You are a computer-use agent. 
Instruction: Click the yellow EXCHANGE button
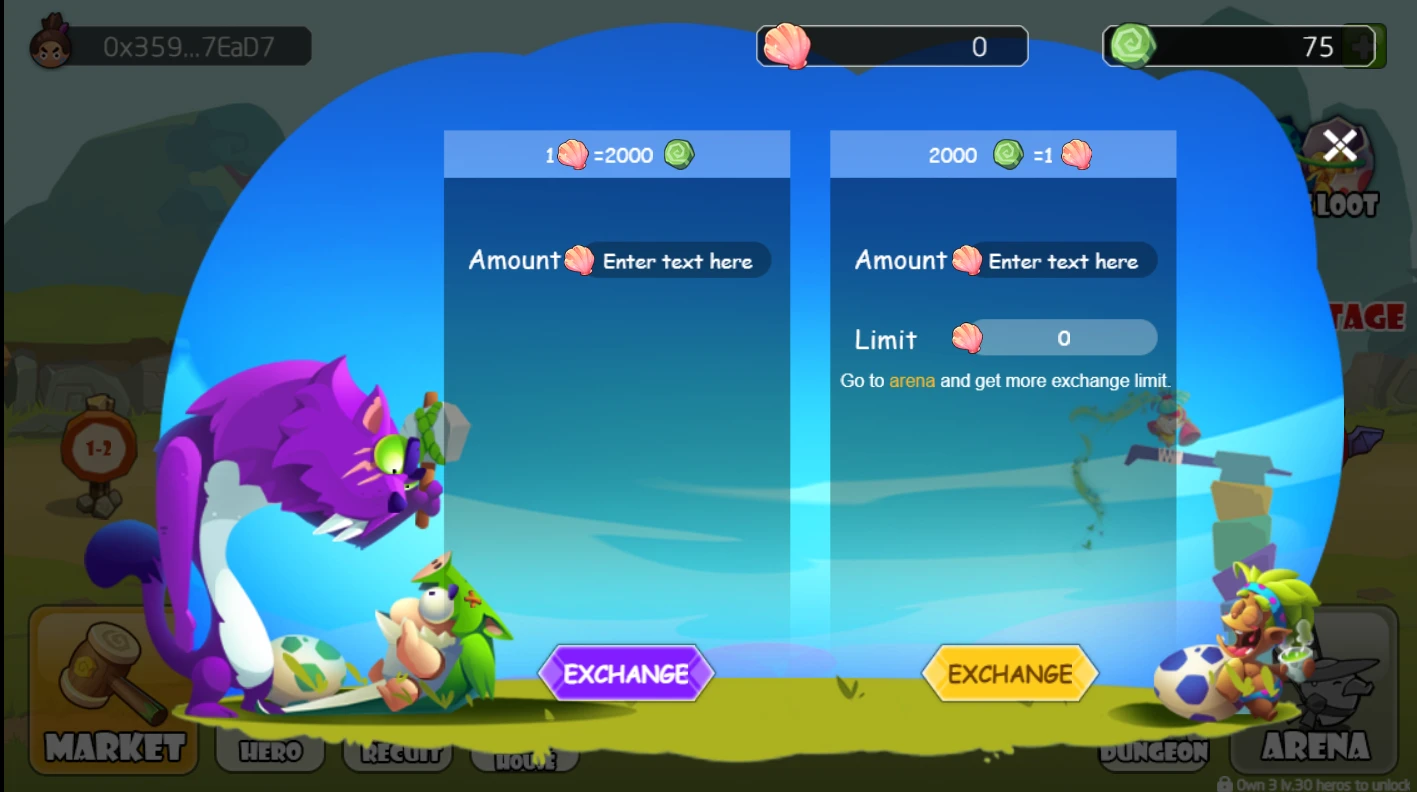(1010, 673)
